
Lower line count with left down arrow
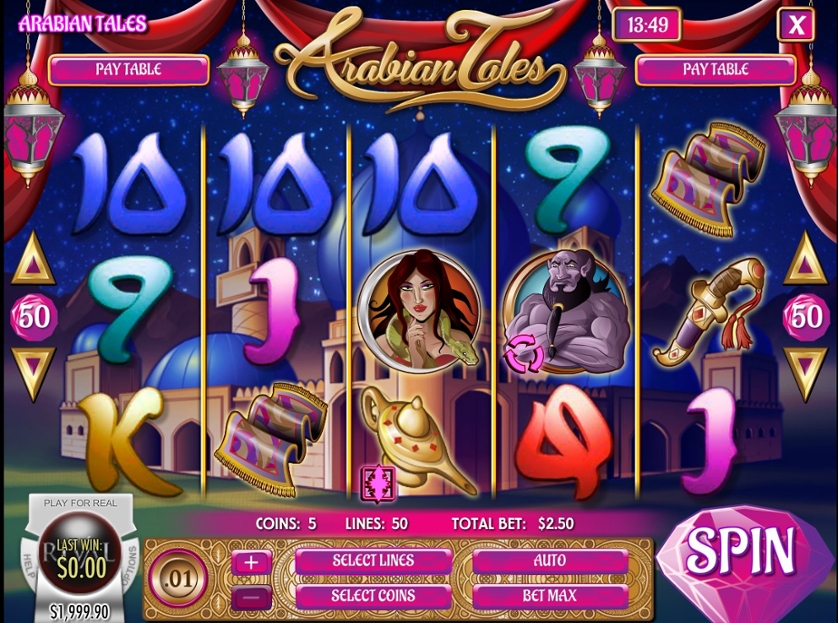[32, 371]
